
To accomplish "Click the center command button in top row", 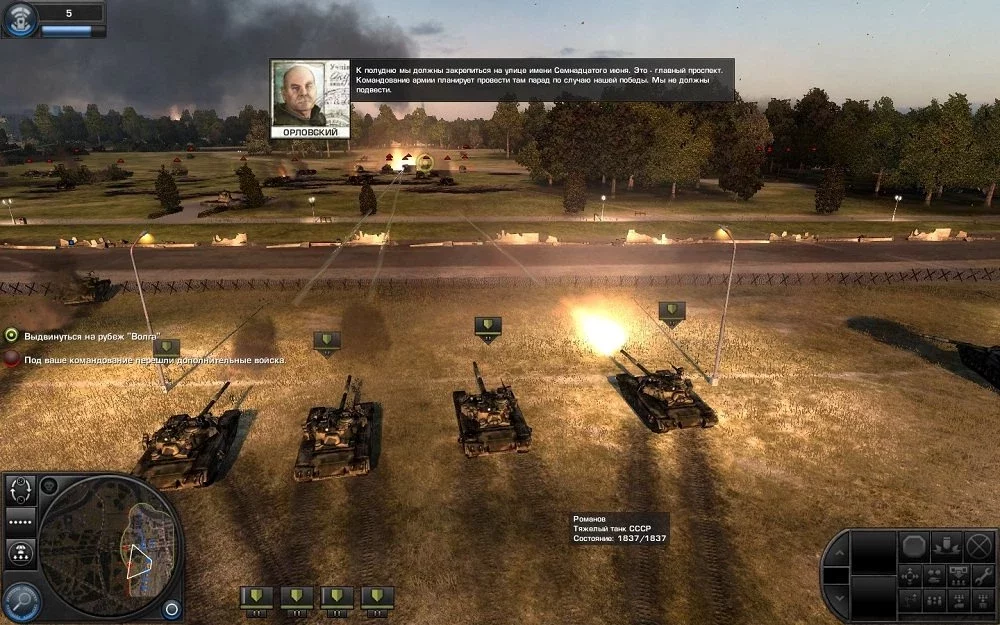I will [946, 546].
